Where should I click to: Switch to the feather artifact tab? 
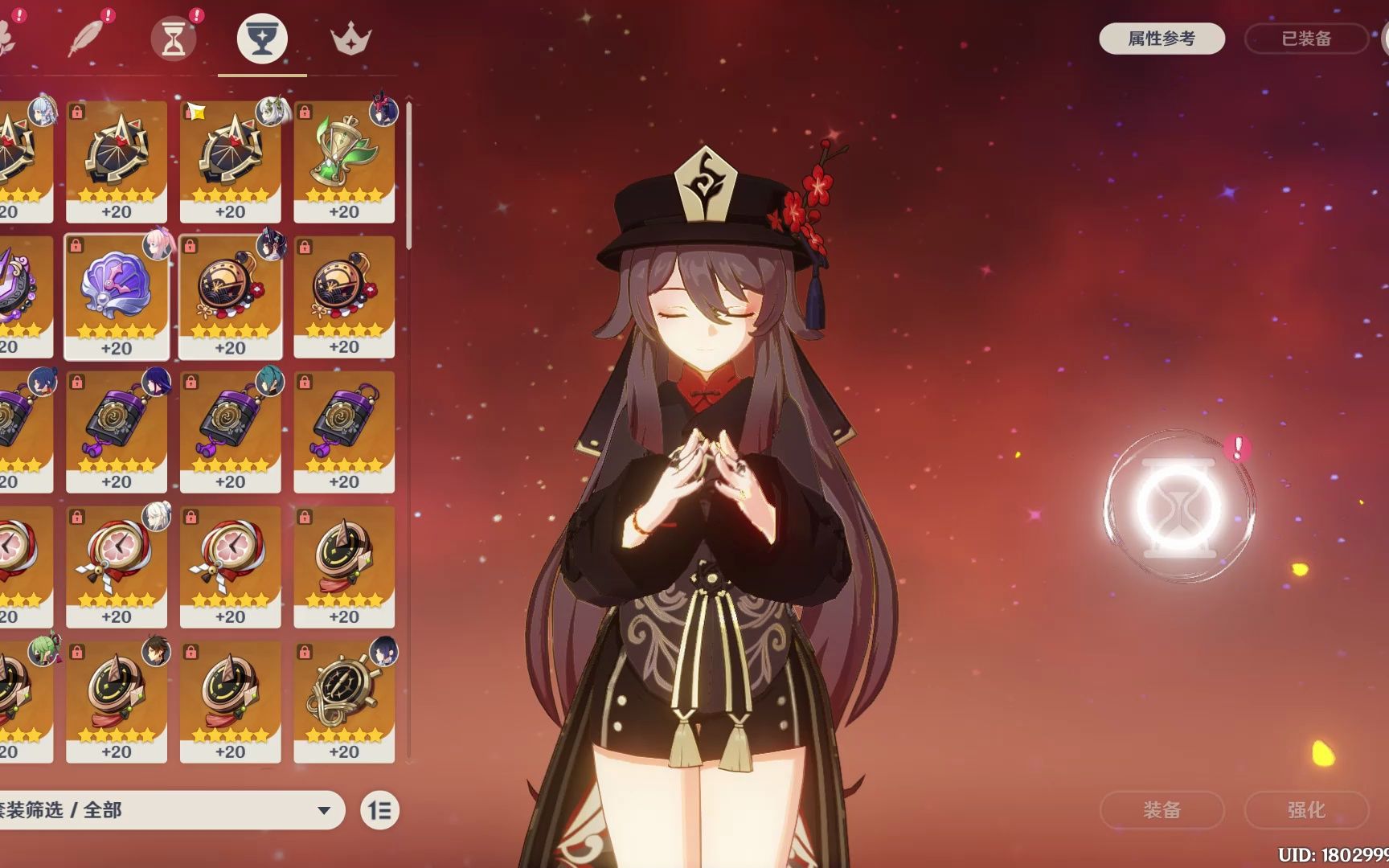tap(87, 38)
